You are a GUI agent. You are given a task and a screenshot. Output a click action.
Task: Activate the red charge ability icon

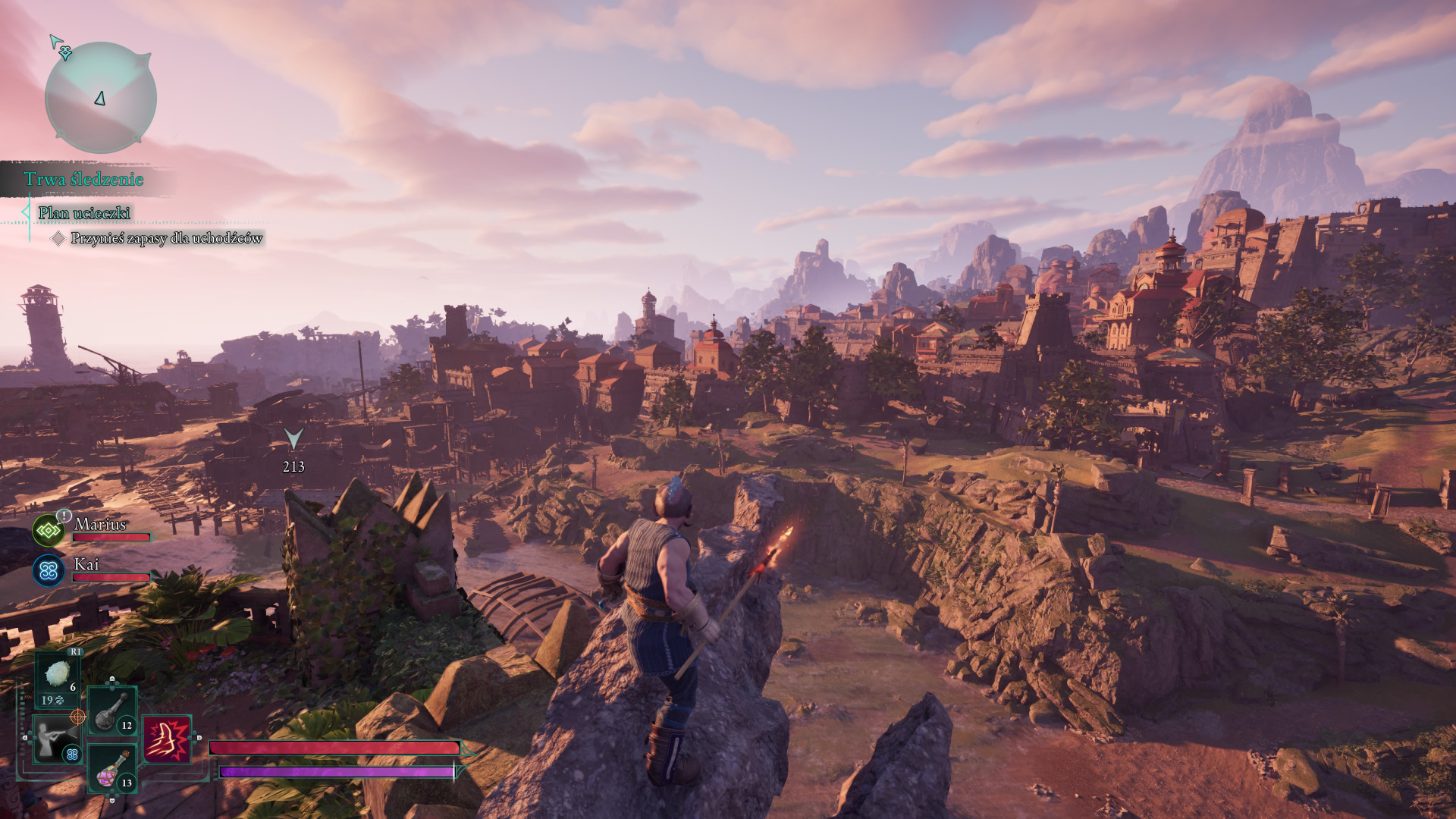[x=167, y=739]
